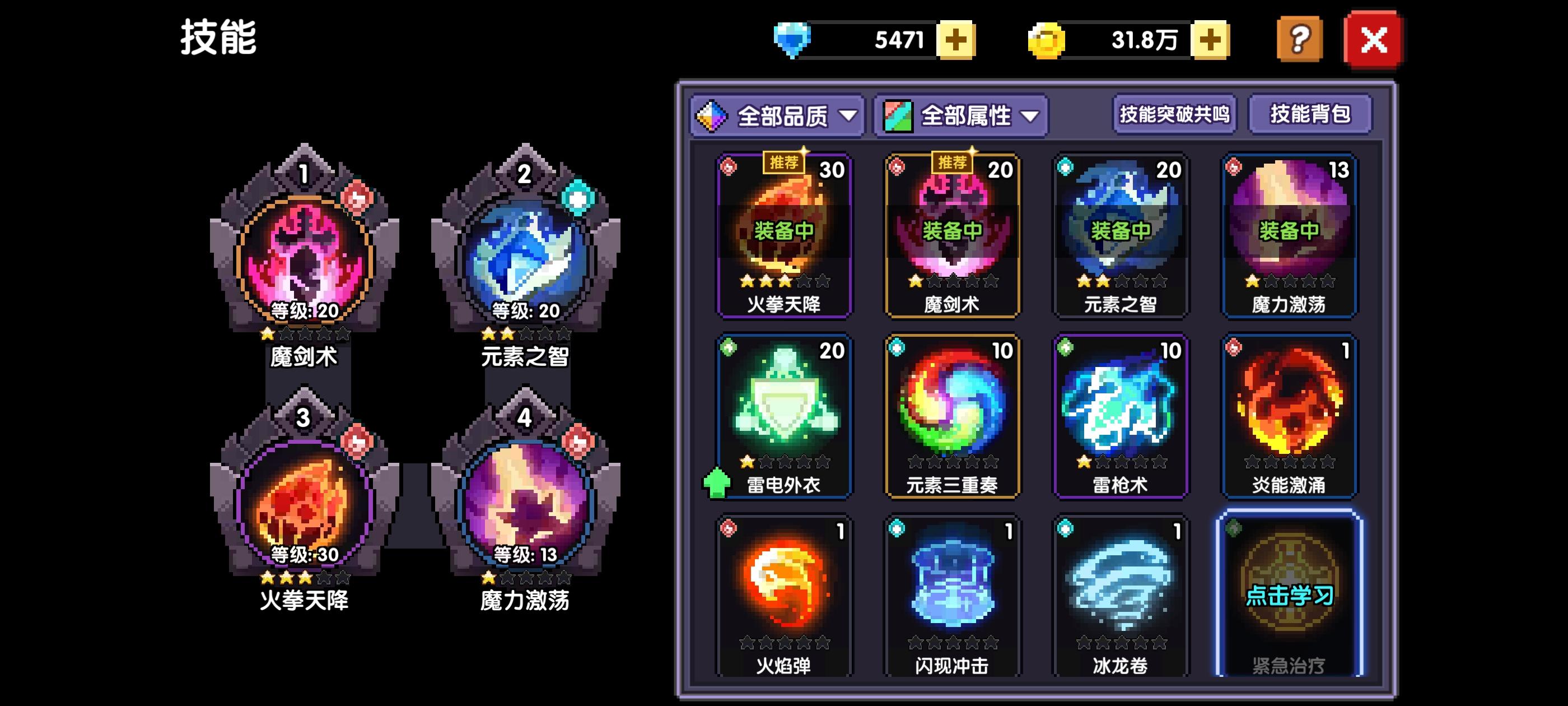Screen dimensions: 1568x706
Task: Add more diamonds with the plus button
Action: pos(956,41)
